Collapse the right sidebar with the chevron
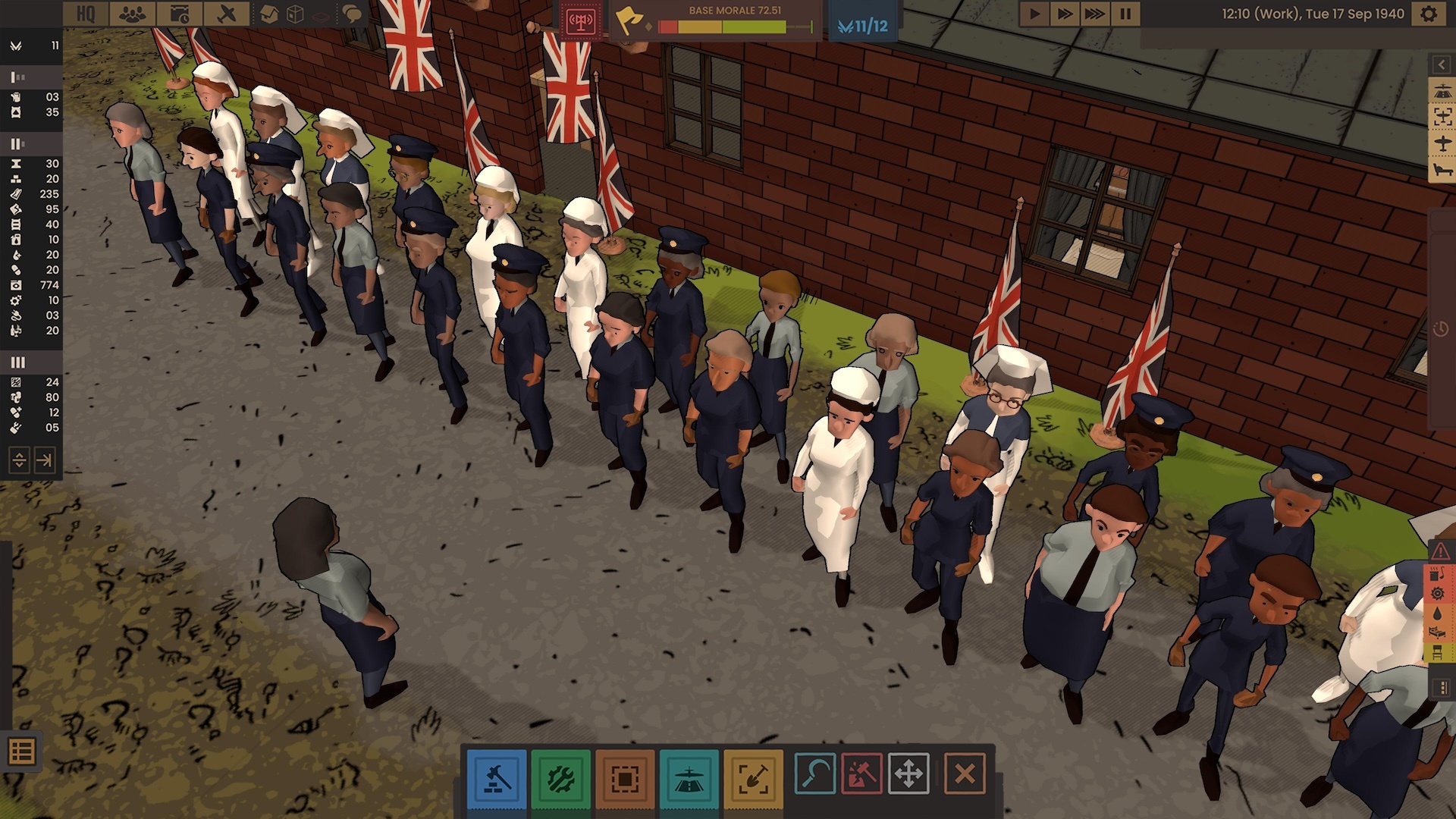 1442,63
